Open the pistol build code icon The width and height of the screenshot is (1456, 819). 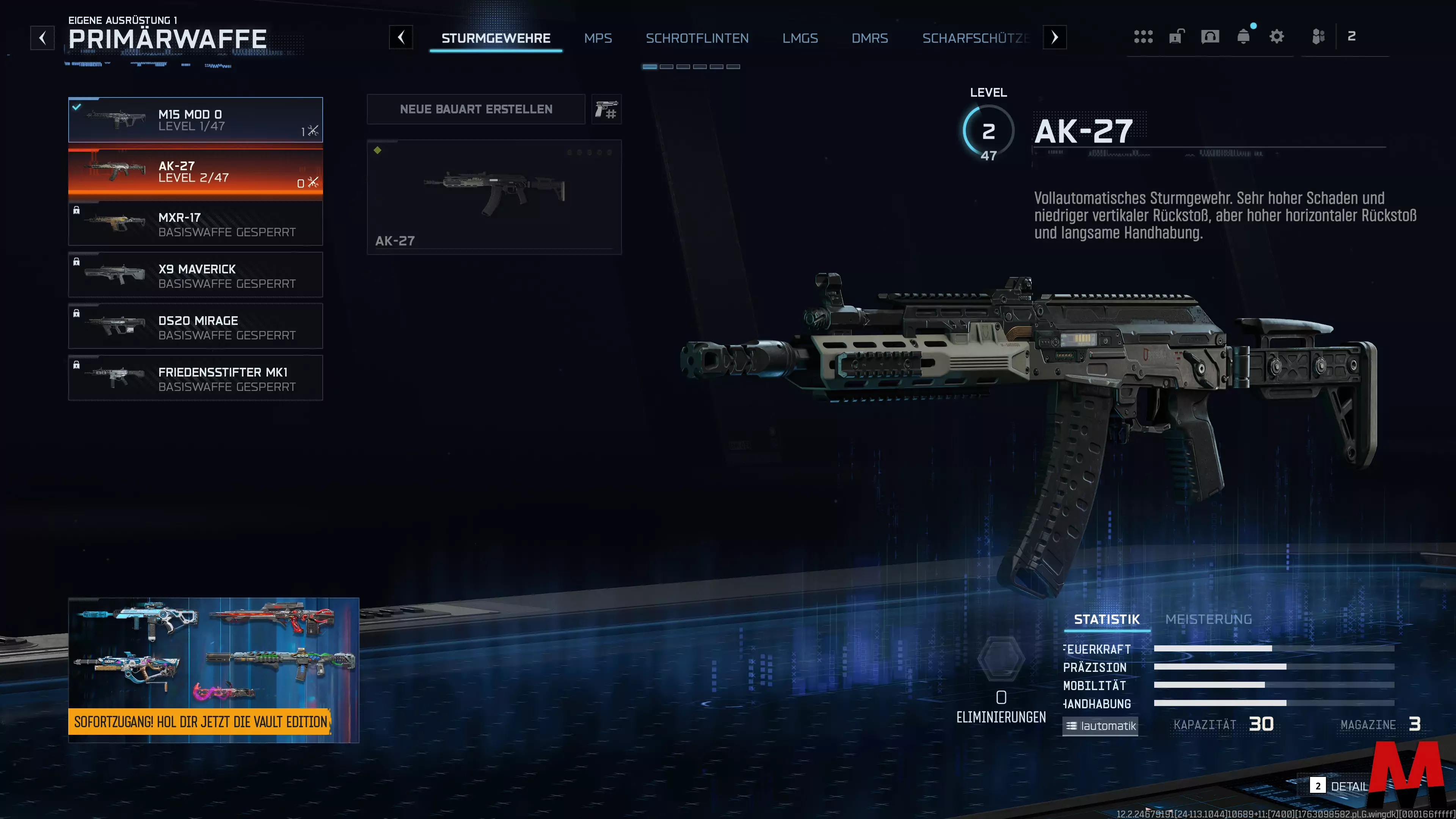[x=606, y=109]
